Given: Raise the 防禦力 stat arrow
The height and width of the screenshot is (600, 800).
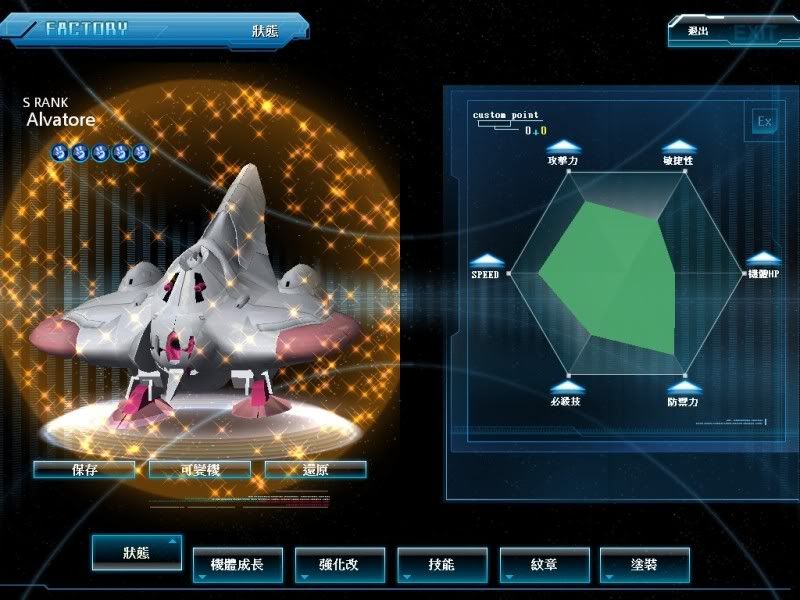Looking at the screenshot, I should 682,386.
